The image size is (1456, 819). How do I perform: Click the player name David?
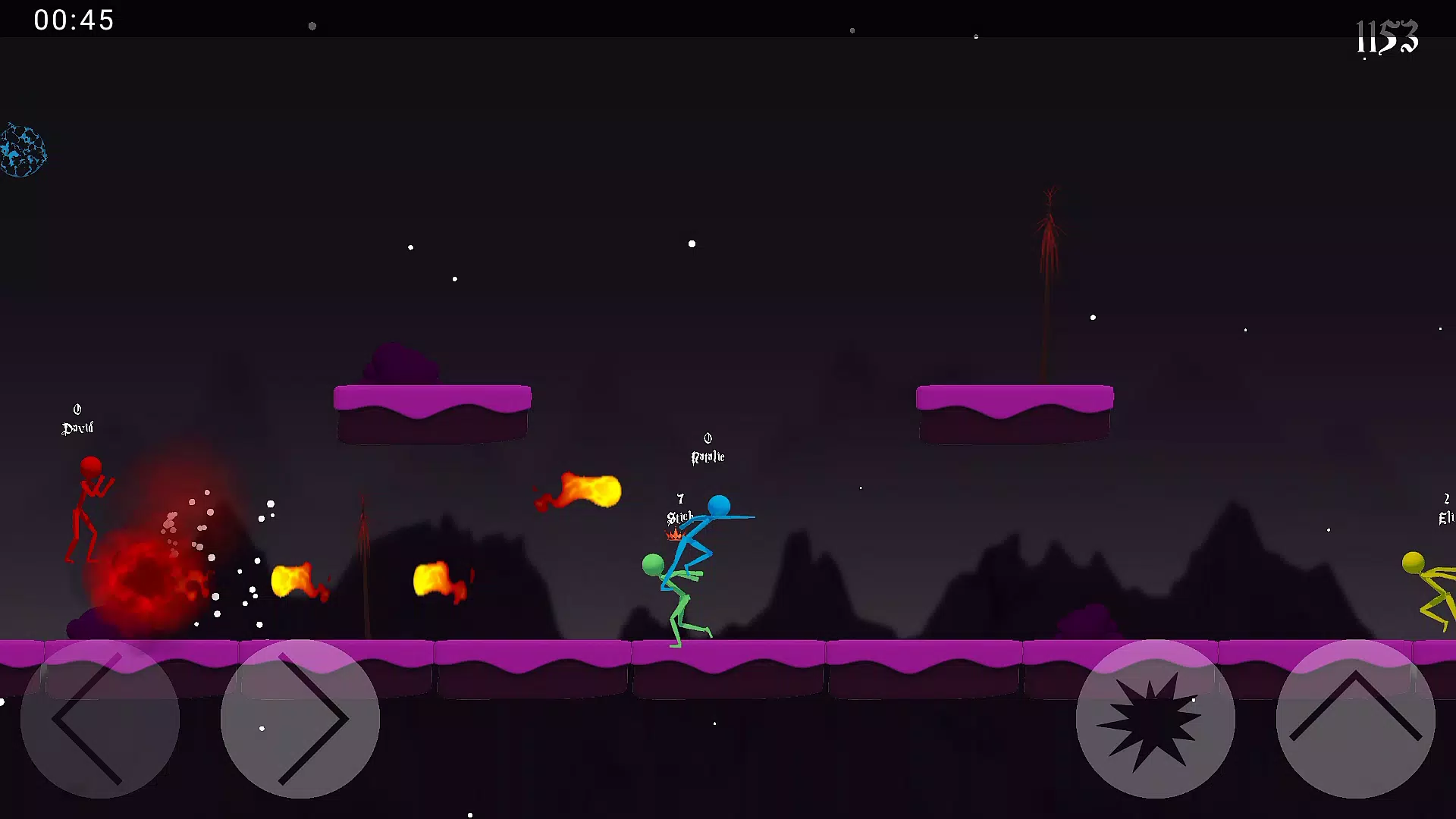click(x=76, y=427)
